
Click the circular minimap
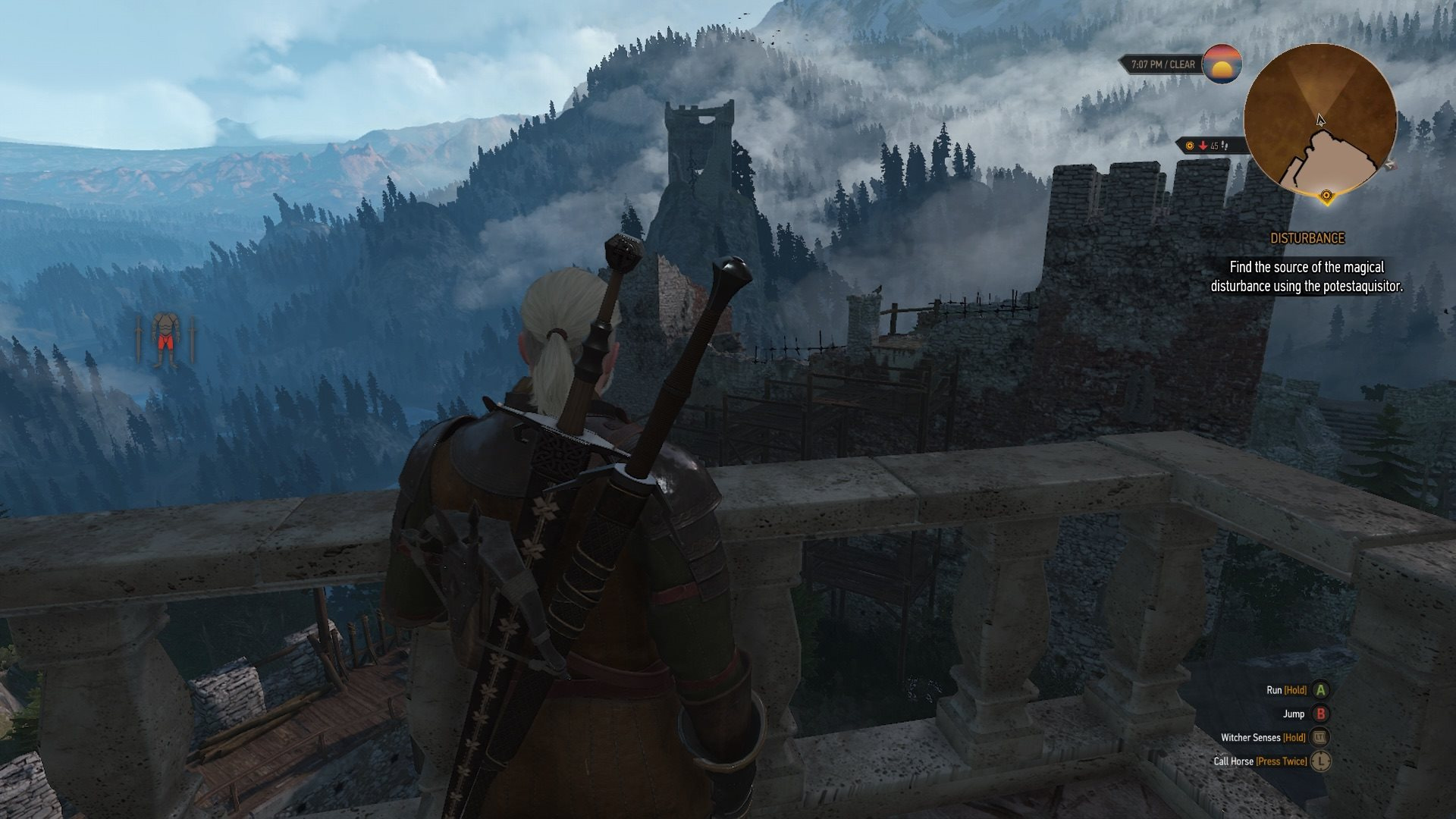(1319, 121)
